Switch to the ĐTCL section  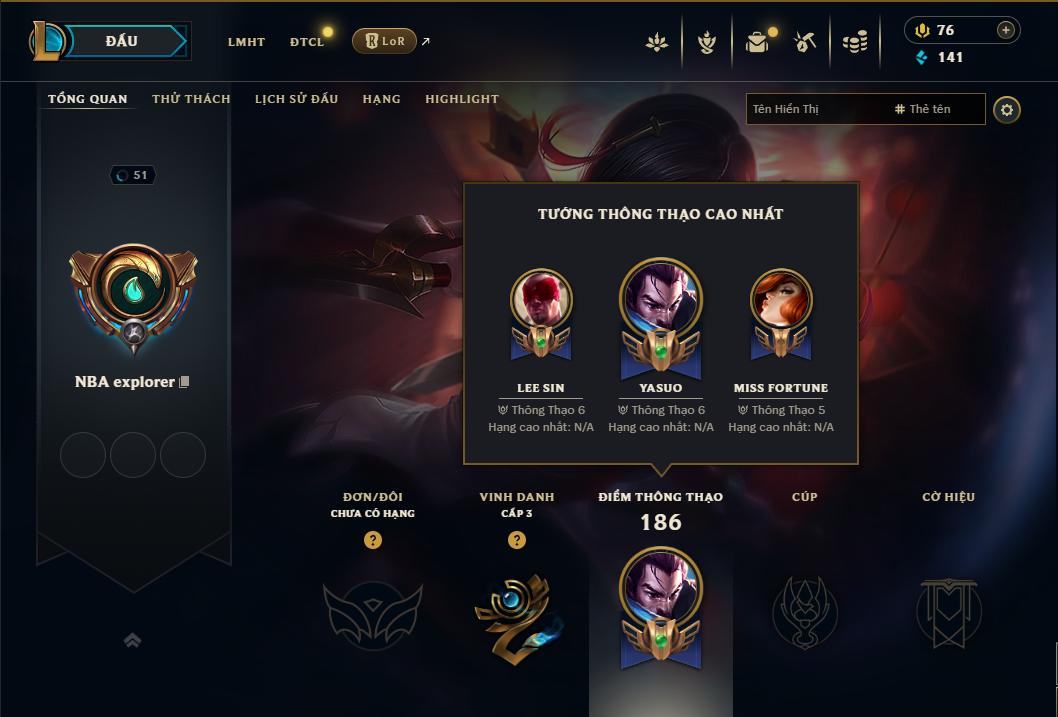click(x=307, y=42)
